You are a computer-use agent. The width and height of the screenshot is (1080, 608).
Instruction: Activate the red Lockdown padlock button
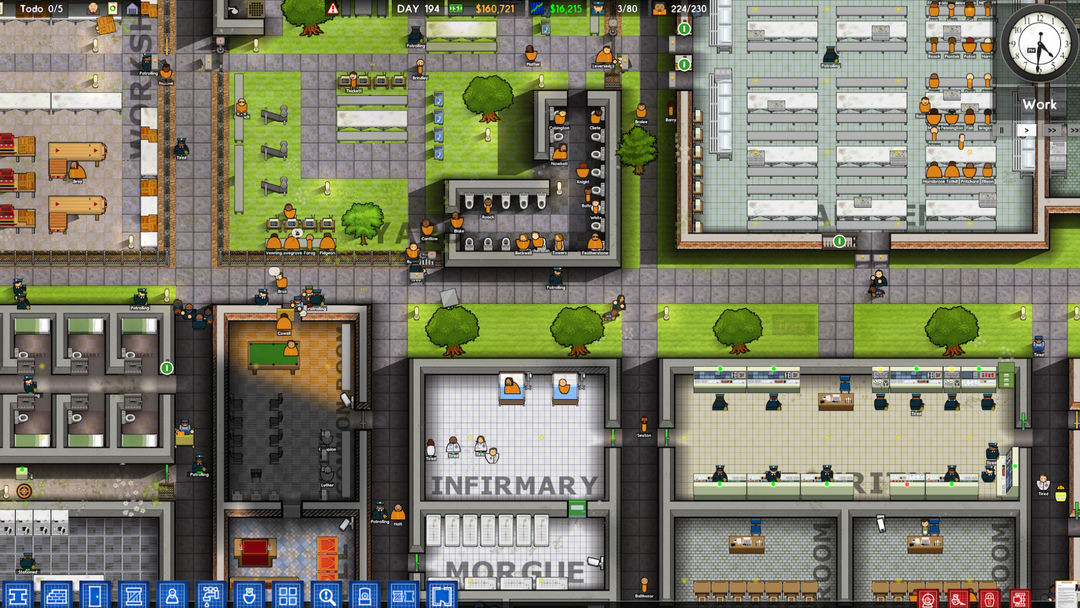pos(989,598)
